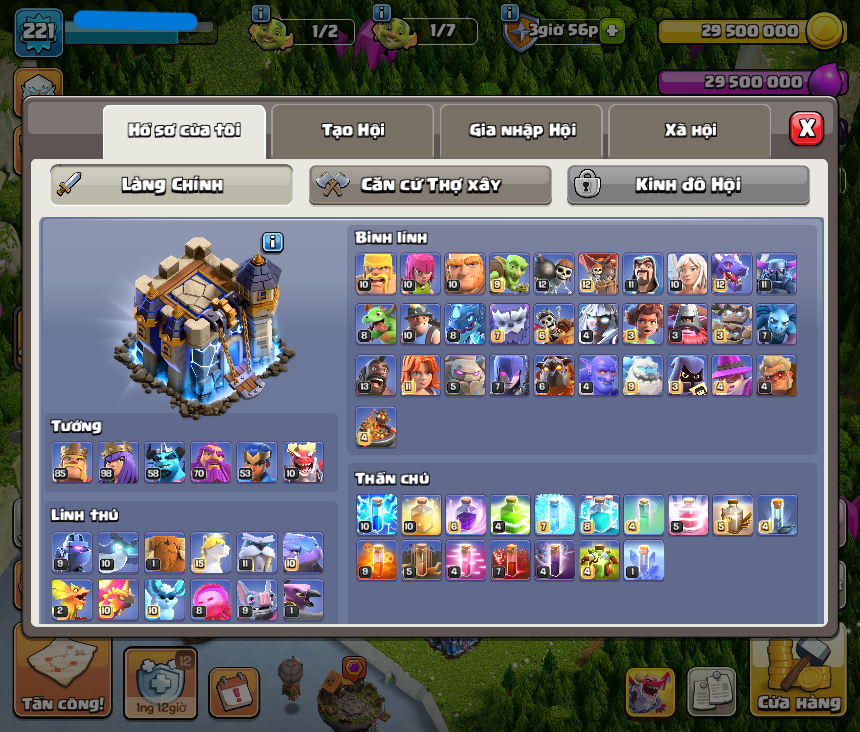Screen dimensions: 860x732
Task: Open the locked Kinh đô Hội view
Action: (x=688, y=185)
